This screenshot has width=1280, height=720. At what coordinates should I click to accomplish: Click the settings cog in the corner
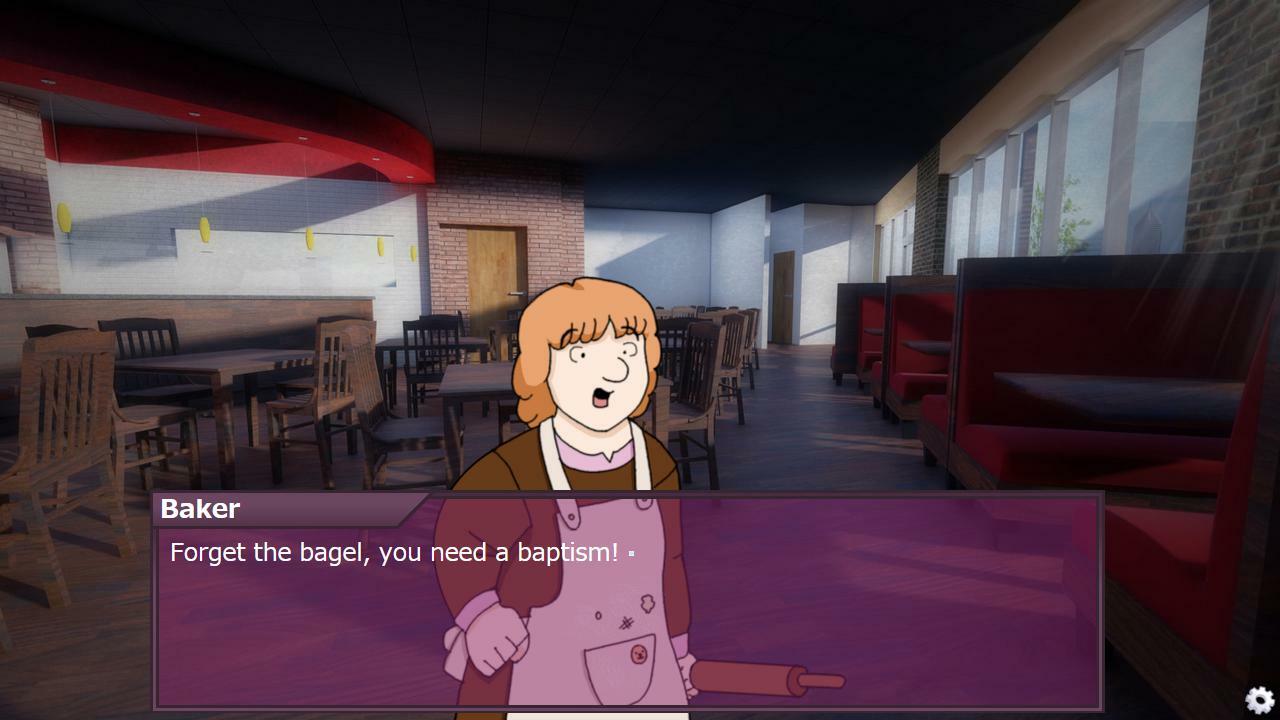point(1258,700)
